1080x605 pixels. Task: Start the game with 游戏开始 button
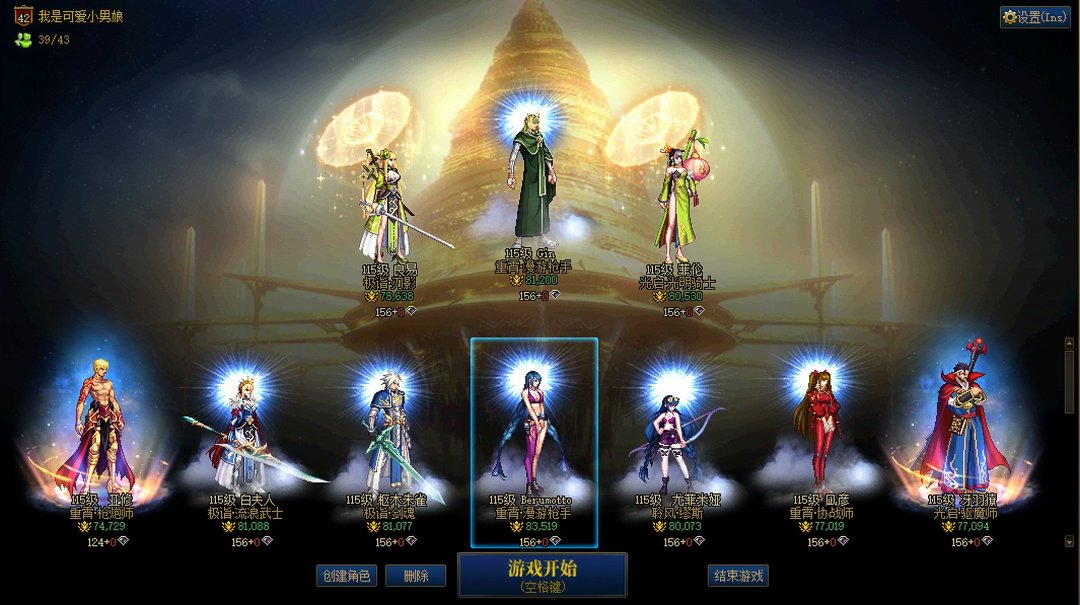tap(542, 574)
